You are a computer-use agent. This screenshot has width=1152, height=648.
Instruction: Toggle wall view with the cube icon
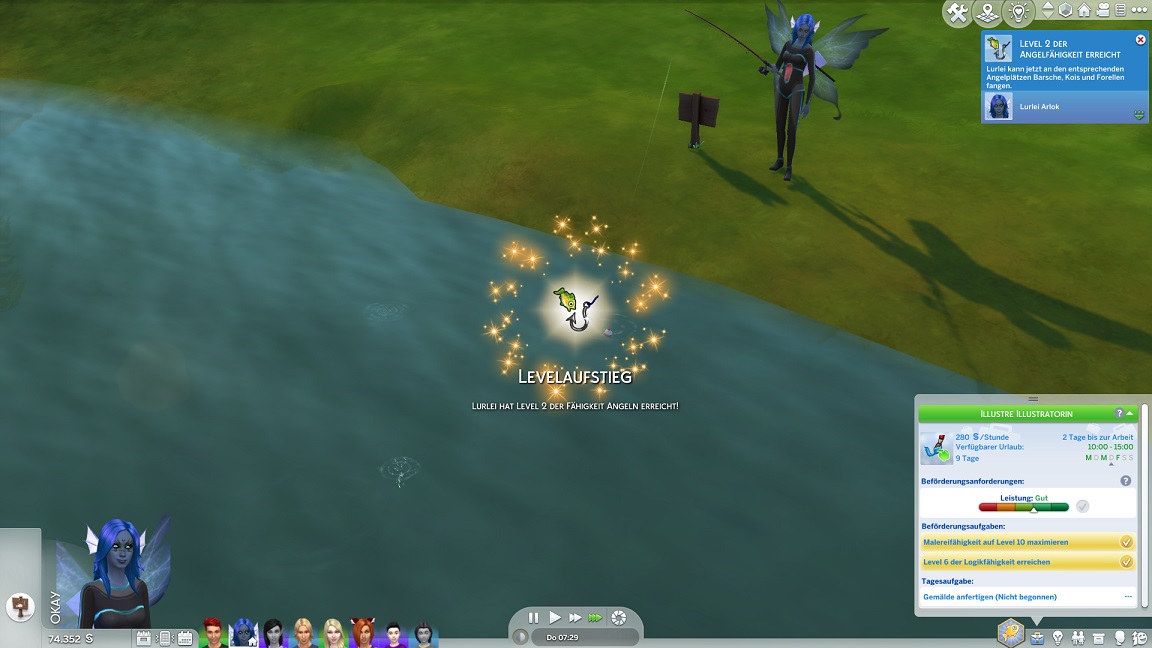1065,10
